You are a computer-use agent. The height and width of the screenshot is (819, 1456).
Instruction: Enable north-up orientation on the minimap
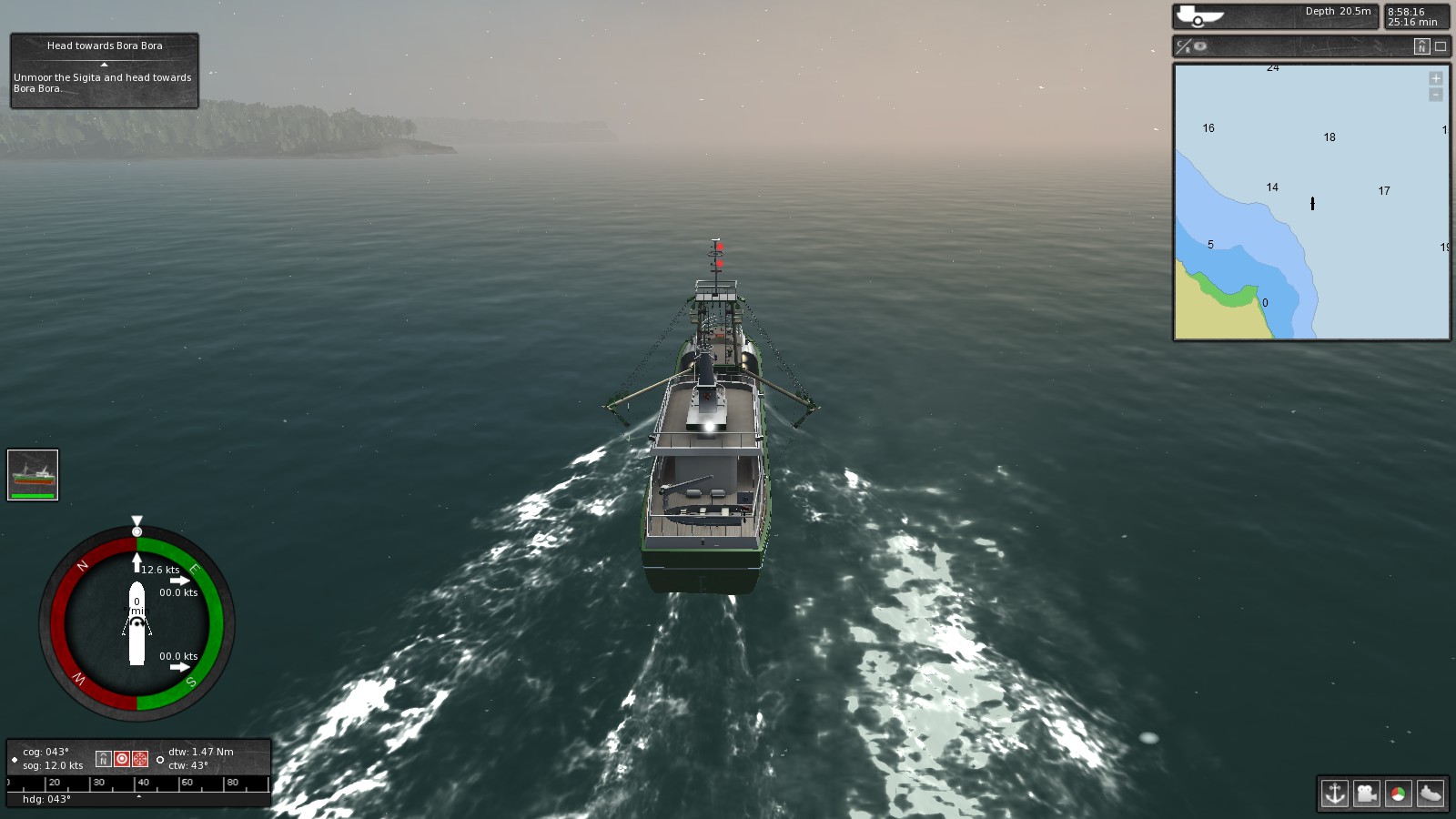click(1421, 47)
